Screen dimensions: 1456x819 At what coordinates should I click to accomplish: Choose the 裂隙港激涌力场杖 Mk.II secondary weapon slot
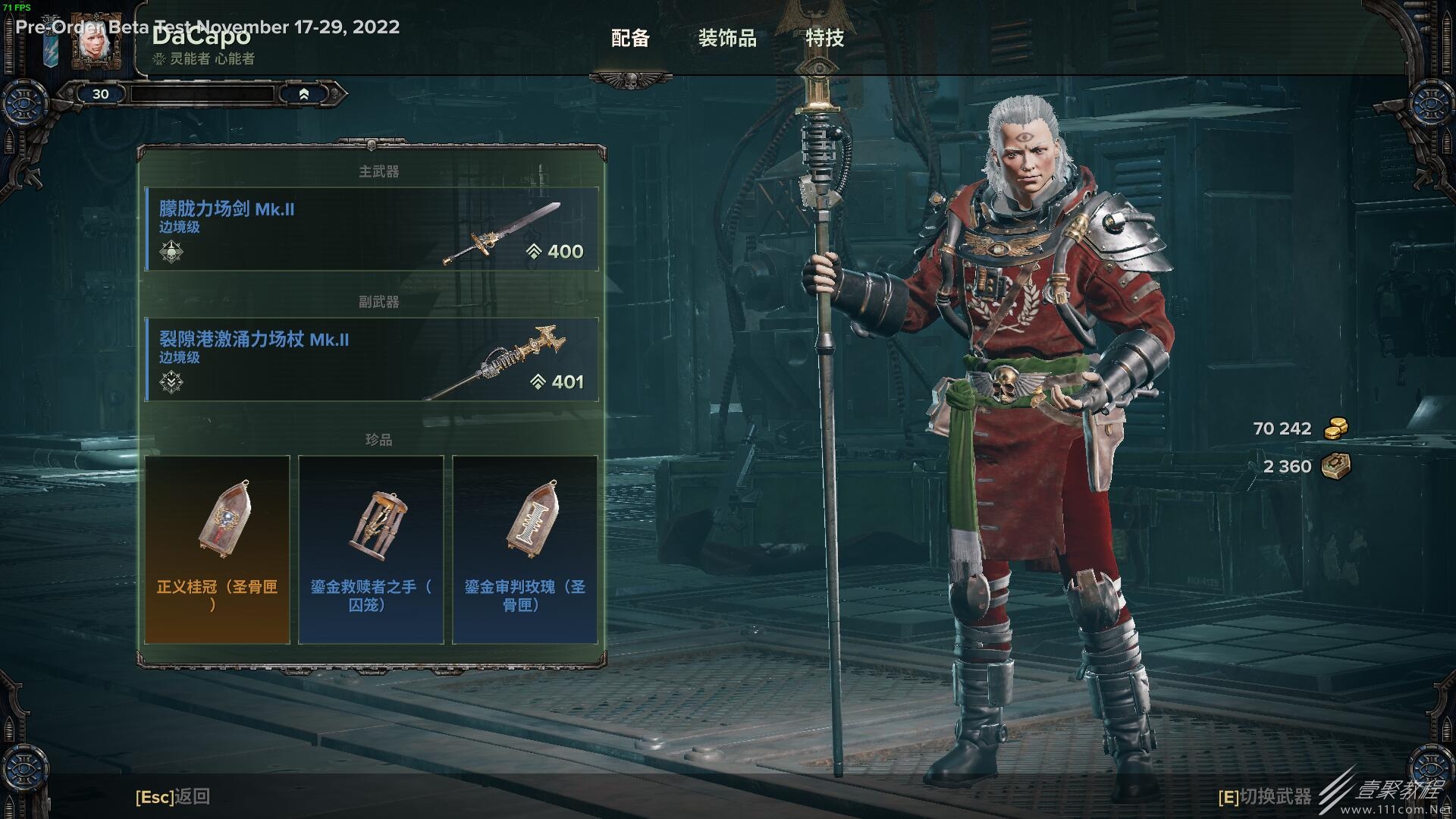pyautogui.click(x=372, y=359)
